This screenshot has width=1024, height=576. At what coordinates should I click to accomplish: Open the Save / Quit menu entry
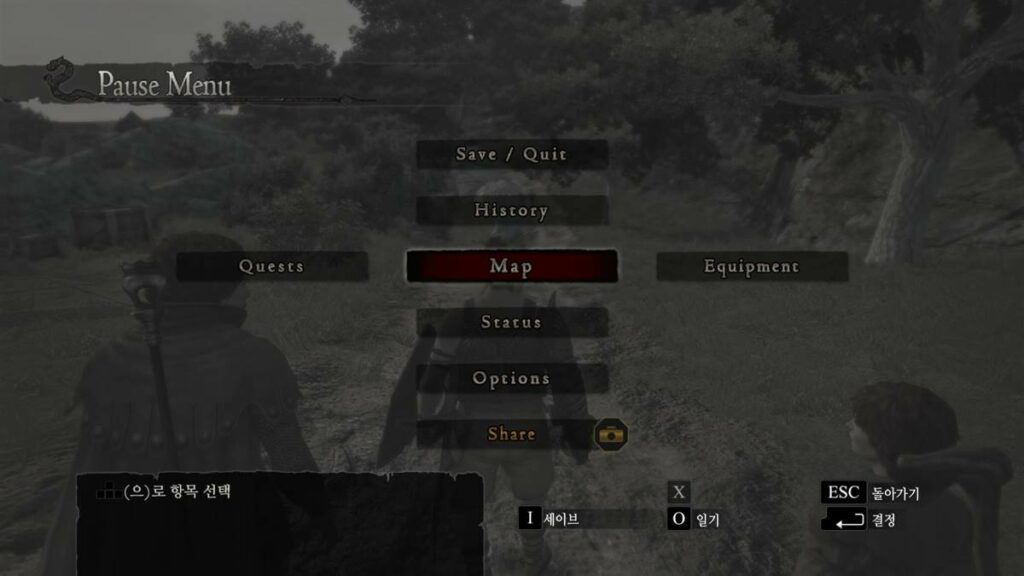(511, 155)
